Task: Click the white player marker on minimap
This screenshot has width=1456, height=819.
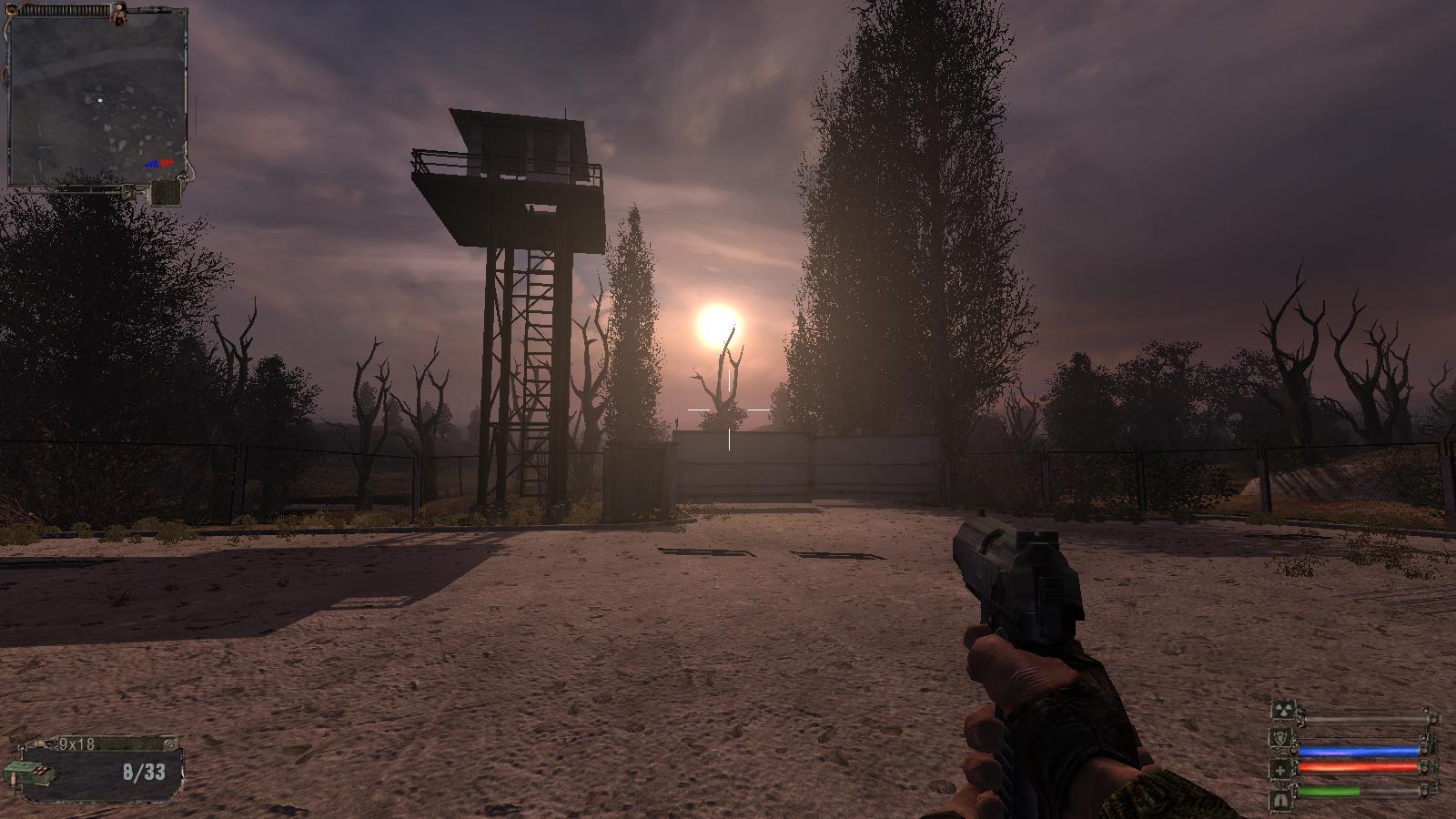Action: click(x=100, y=99)
